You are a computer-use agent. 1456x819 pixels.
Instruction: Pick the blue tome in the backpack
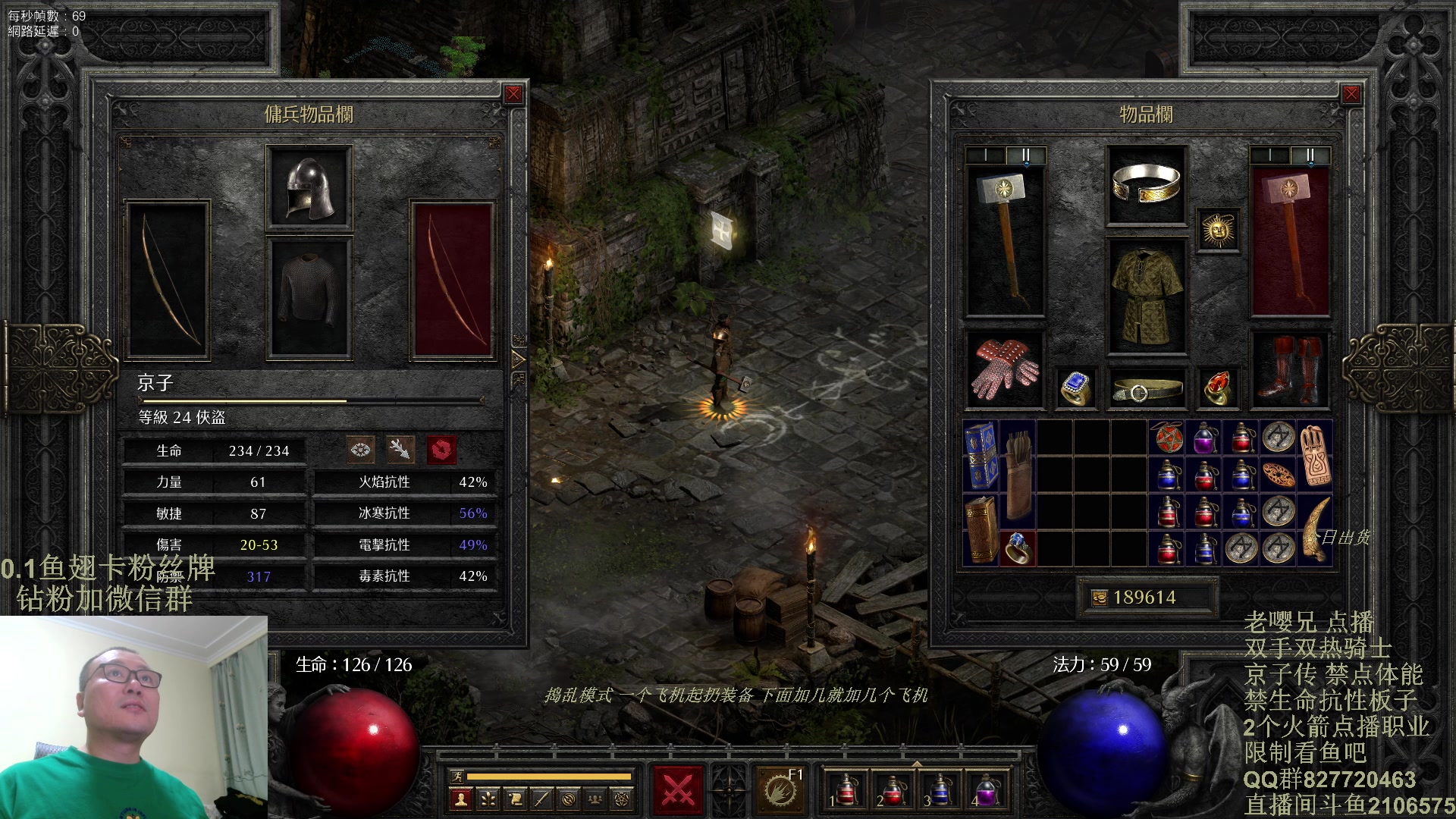pos(981,457)
